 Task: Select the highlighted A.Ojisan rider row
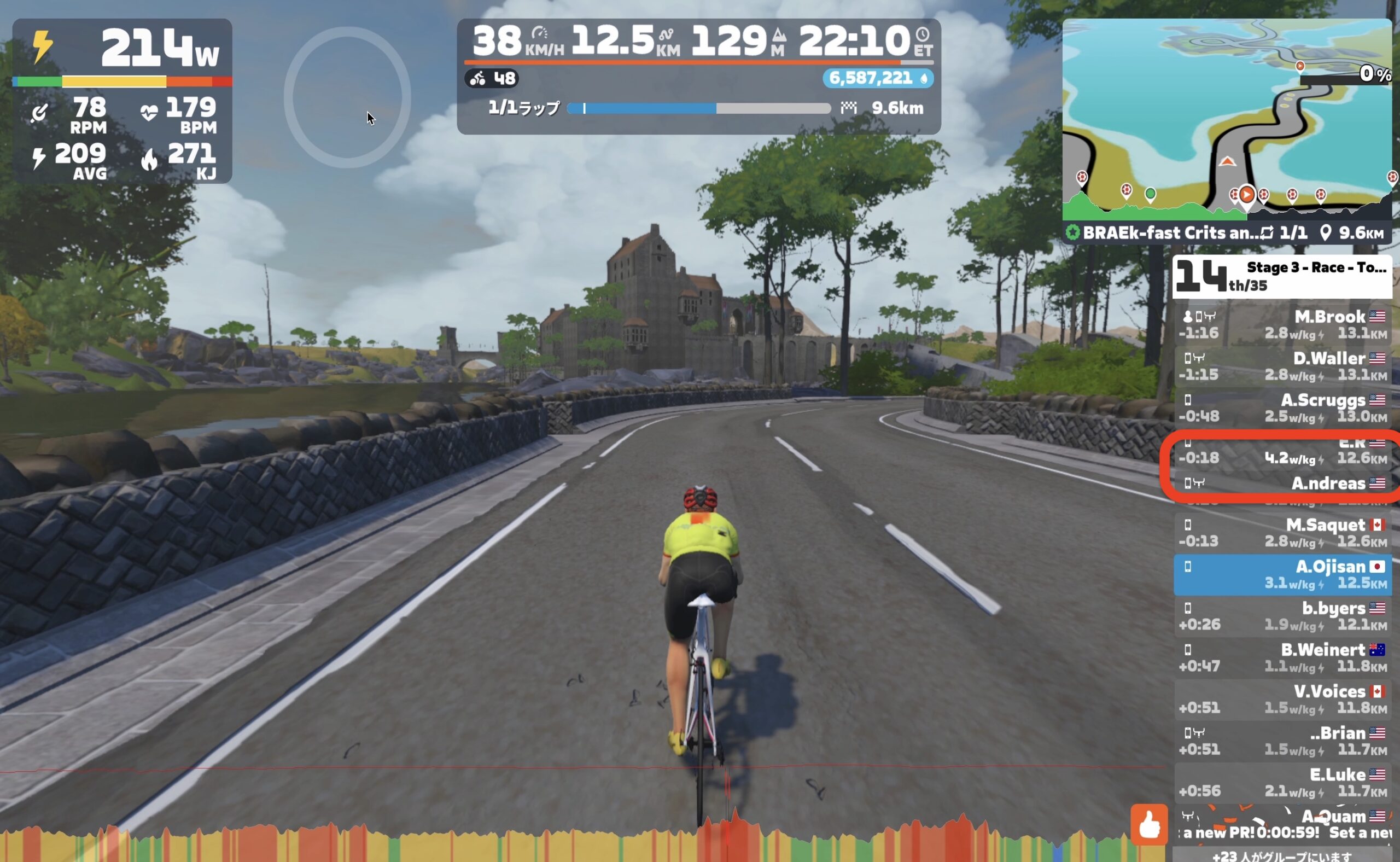[x=1282, y=574]
